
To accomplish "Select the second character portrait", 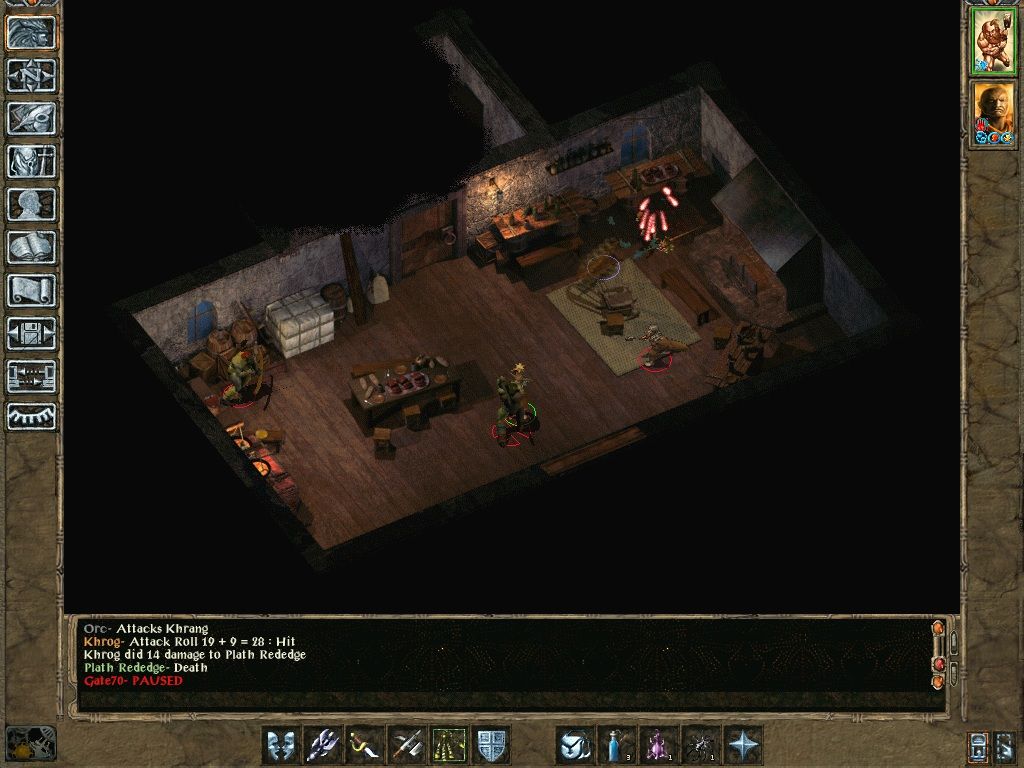I will coord(993,114).
